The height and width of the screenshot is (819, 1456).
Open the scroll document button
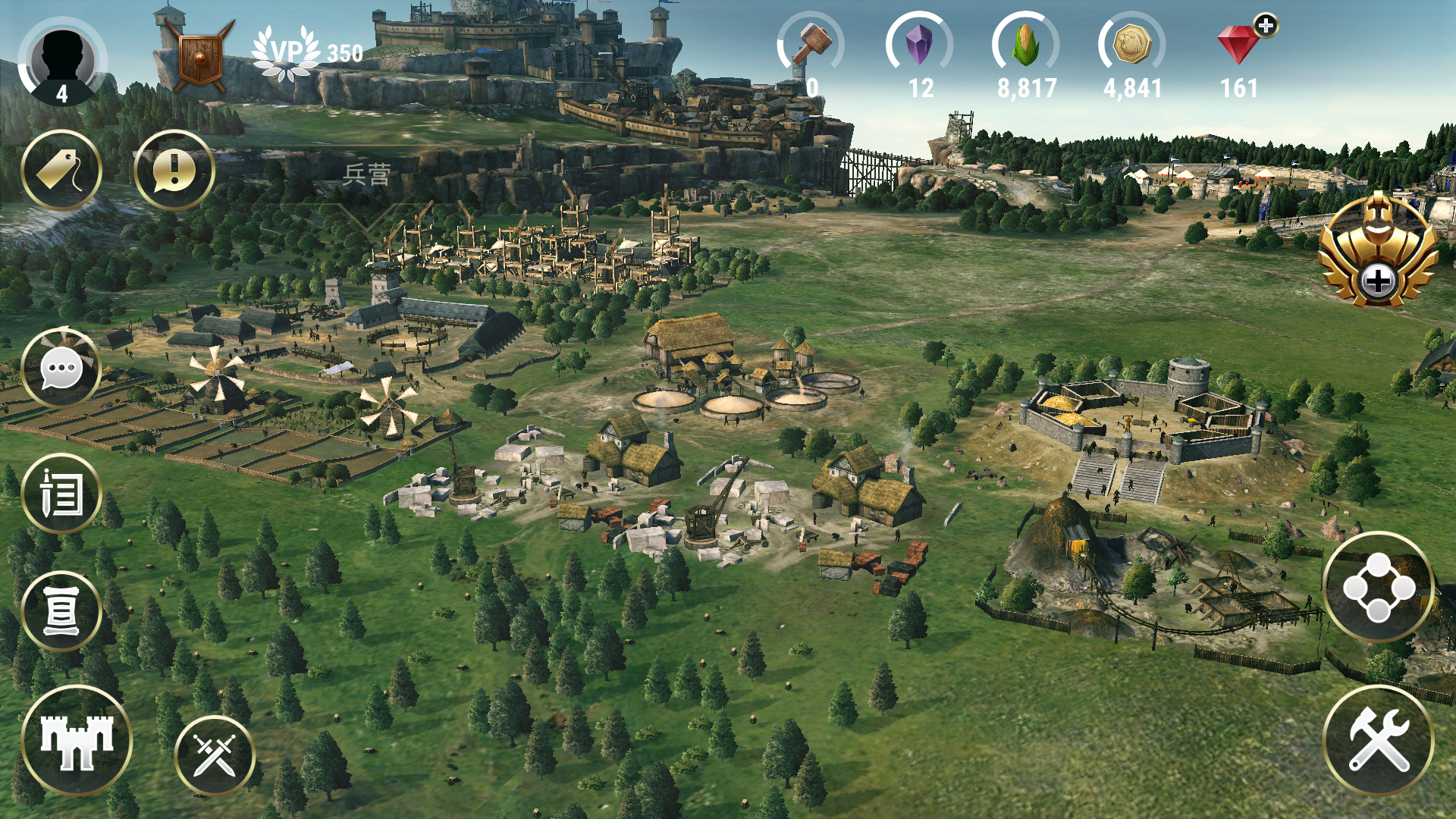coord(61,611)
